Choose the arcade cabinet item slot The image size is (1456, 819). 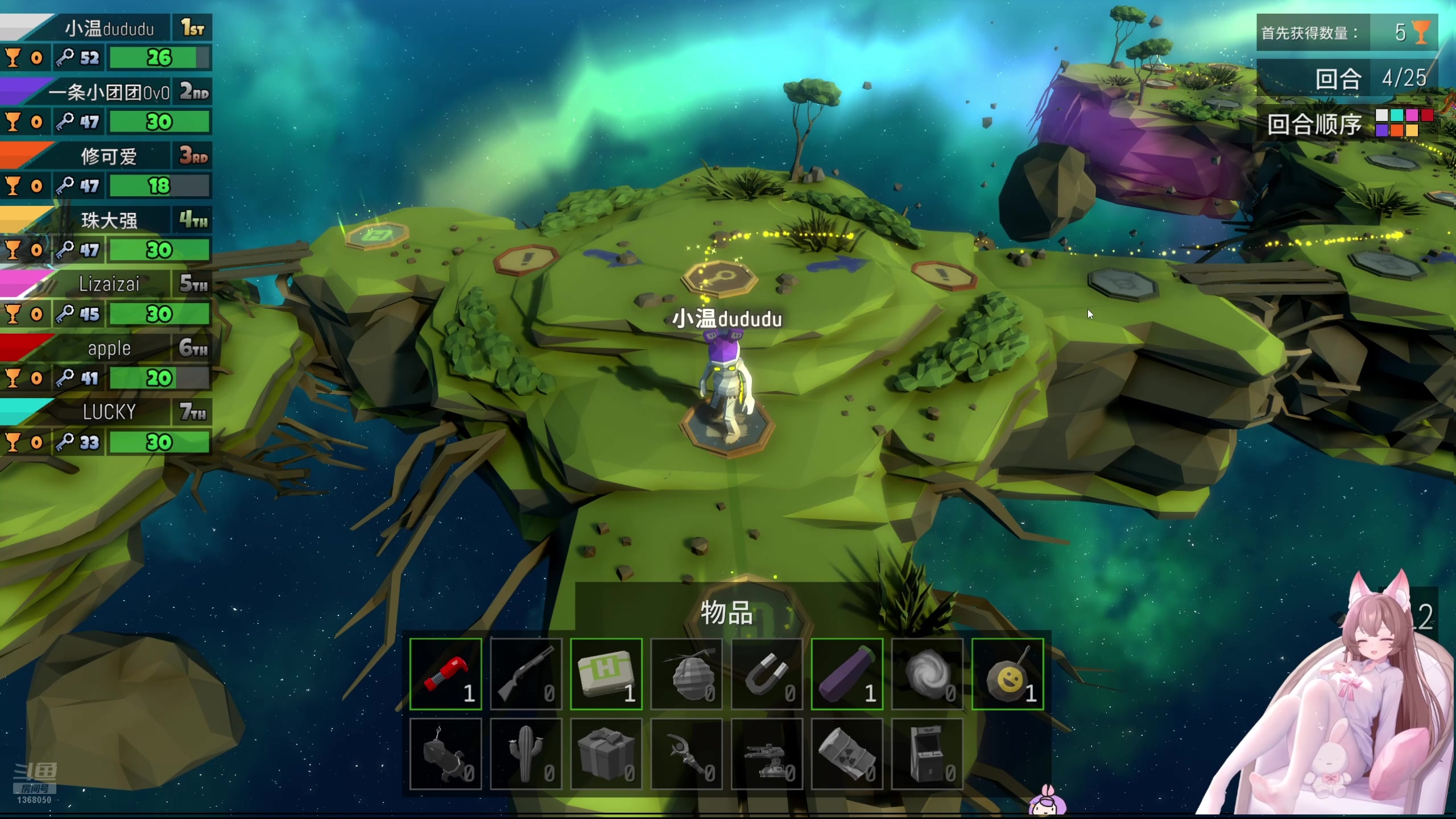coord(927,754)
